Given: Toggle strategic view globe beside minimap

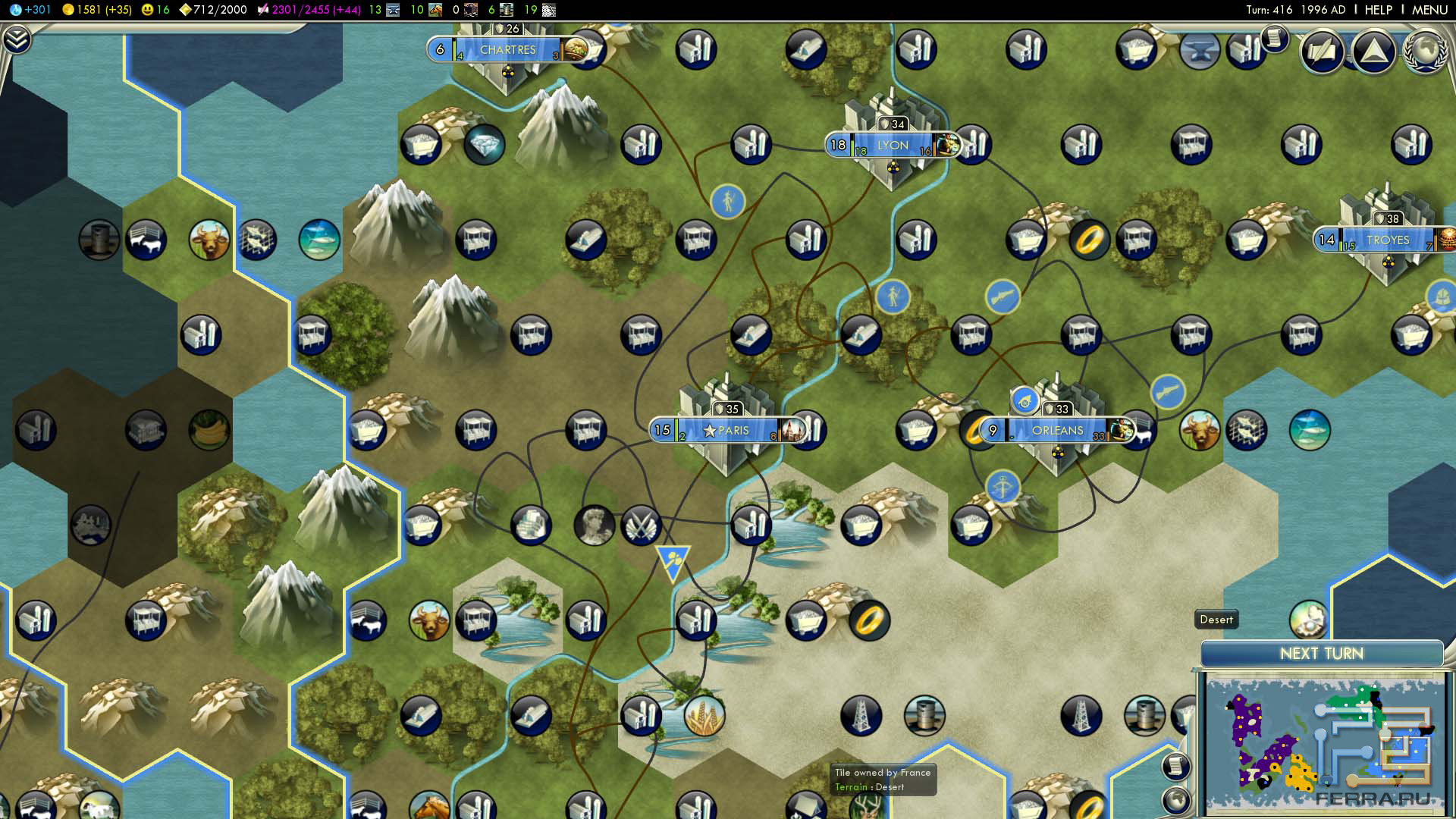Looking at the screenshot, I should (x=1176, y=799).
